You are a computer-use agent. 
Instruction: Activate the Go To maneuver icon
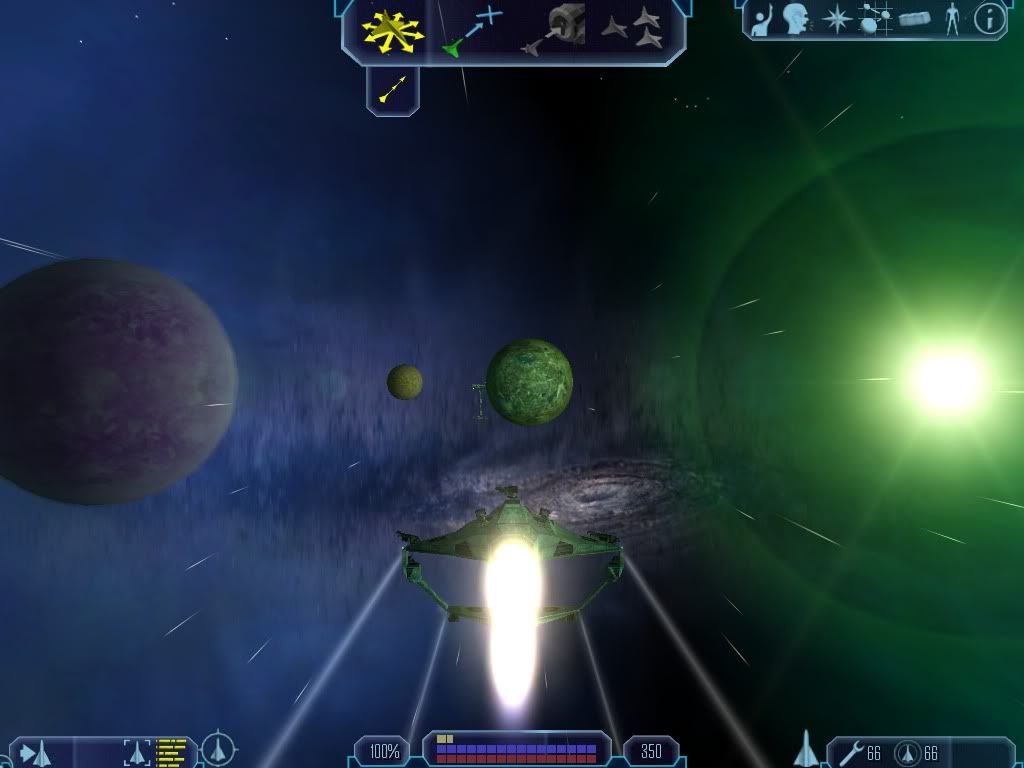(471, 31)
